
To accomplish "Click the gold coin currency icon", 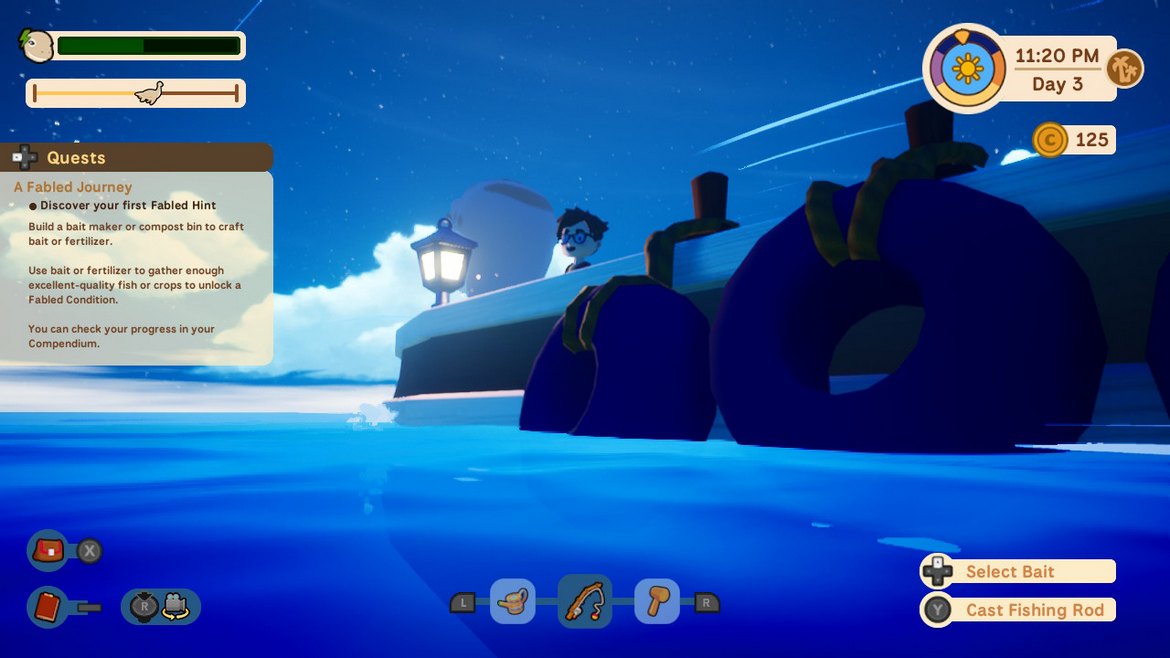I will click(1049, 140).
